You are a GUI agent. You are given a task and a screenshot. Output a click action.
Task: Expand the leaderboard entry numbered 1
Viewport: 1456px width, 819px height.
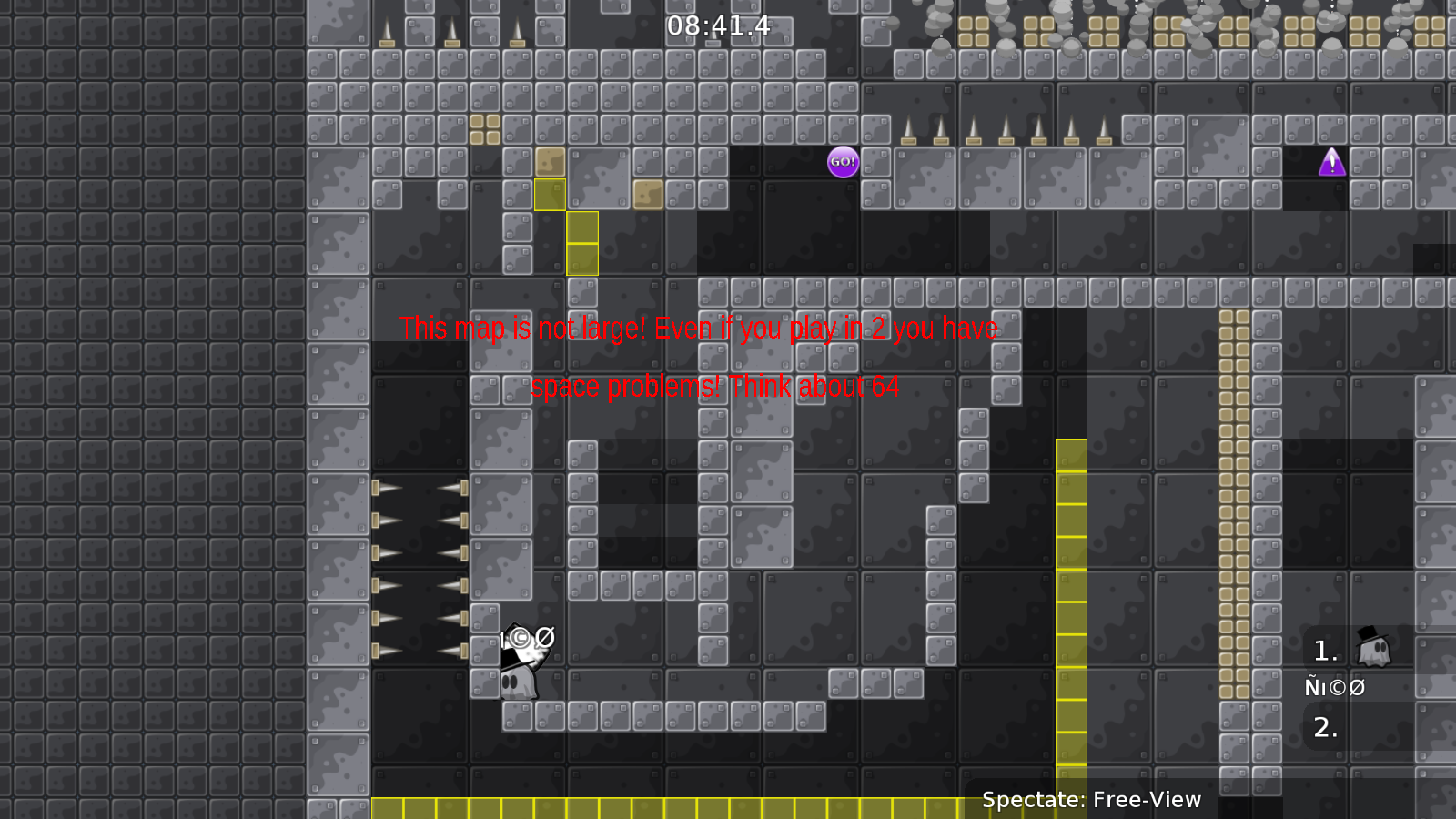[1325, 651]
